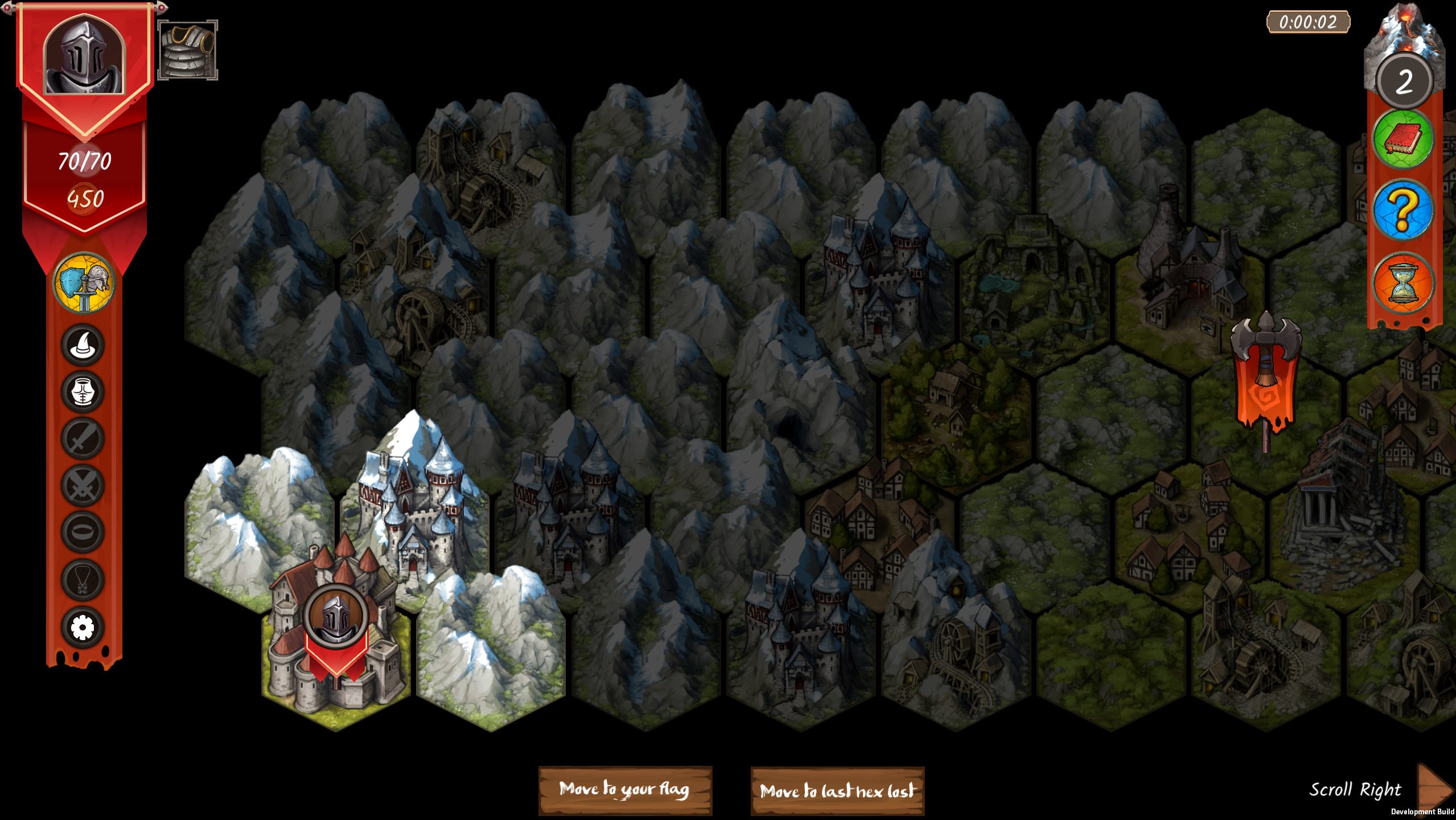The image size is (1456, 820).
Task: Click the "Move to your flag" button
Action: coord(625,790)
